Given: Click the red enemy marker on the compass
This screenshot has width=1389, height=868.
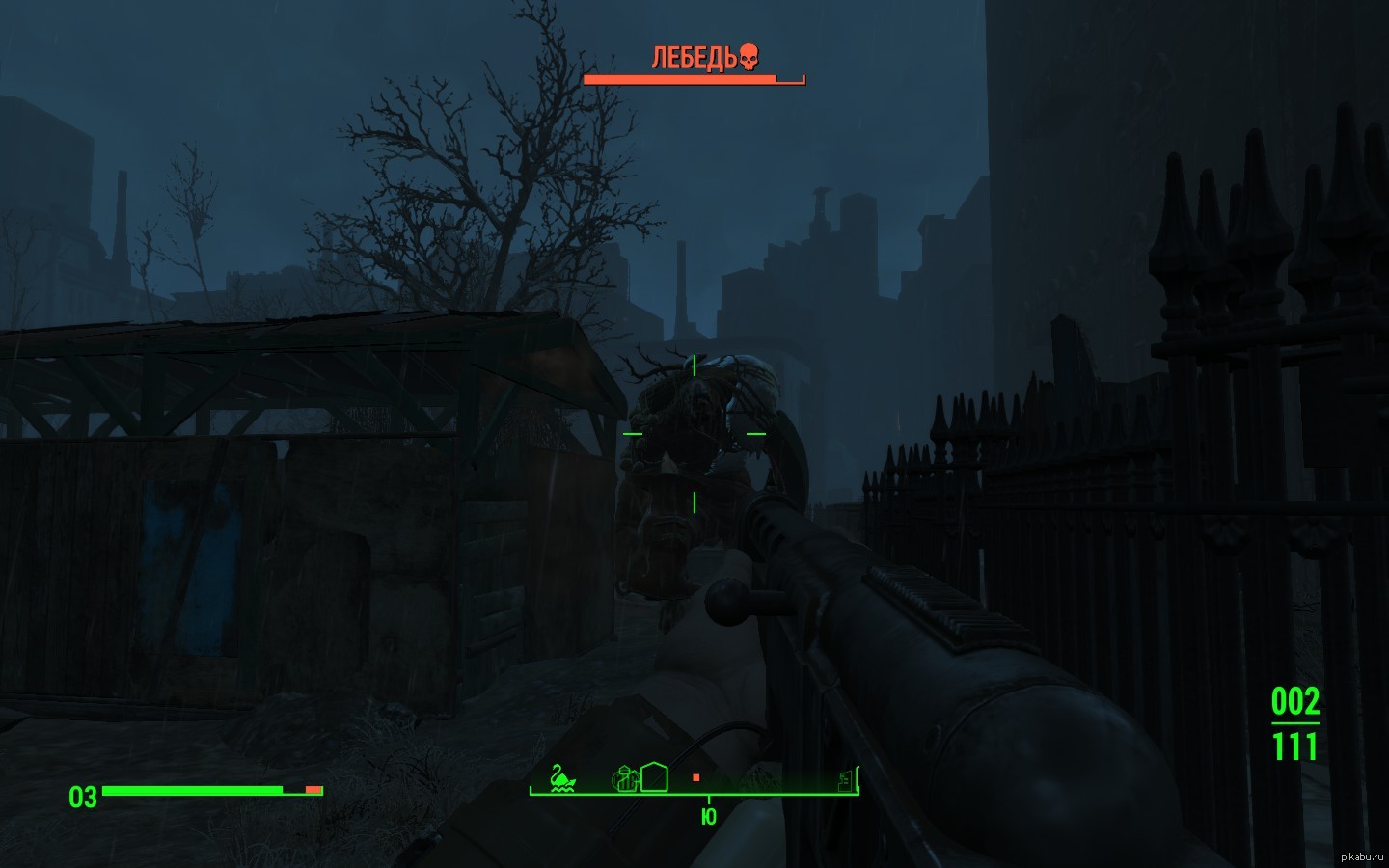Looking at the screenshot, I should [695, 777].
